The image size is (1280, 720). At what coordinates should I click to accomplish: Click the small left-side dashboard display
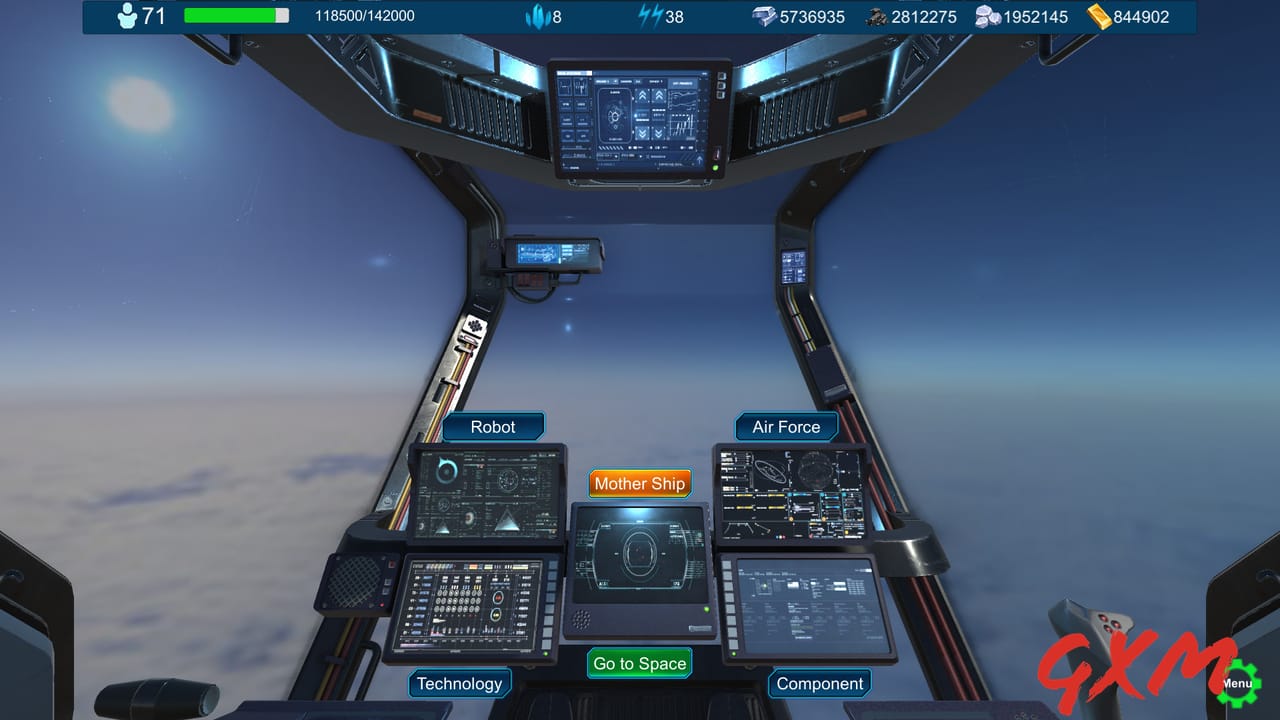(x=553, y=254)
